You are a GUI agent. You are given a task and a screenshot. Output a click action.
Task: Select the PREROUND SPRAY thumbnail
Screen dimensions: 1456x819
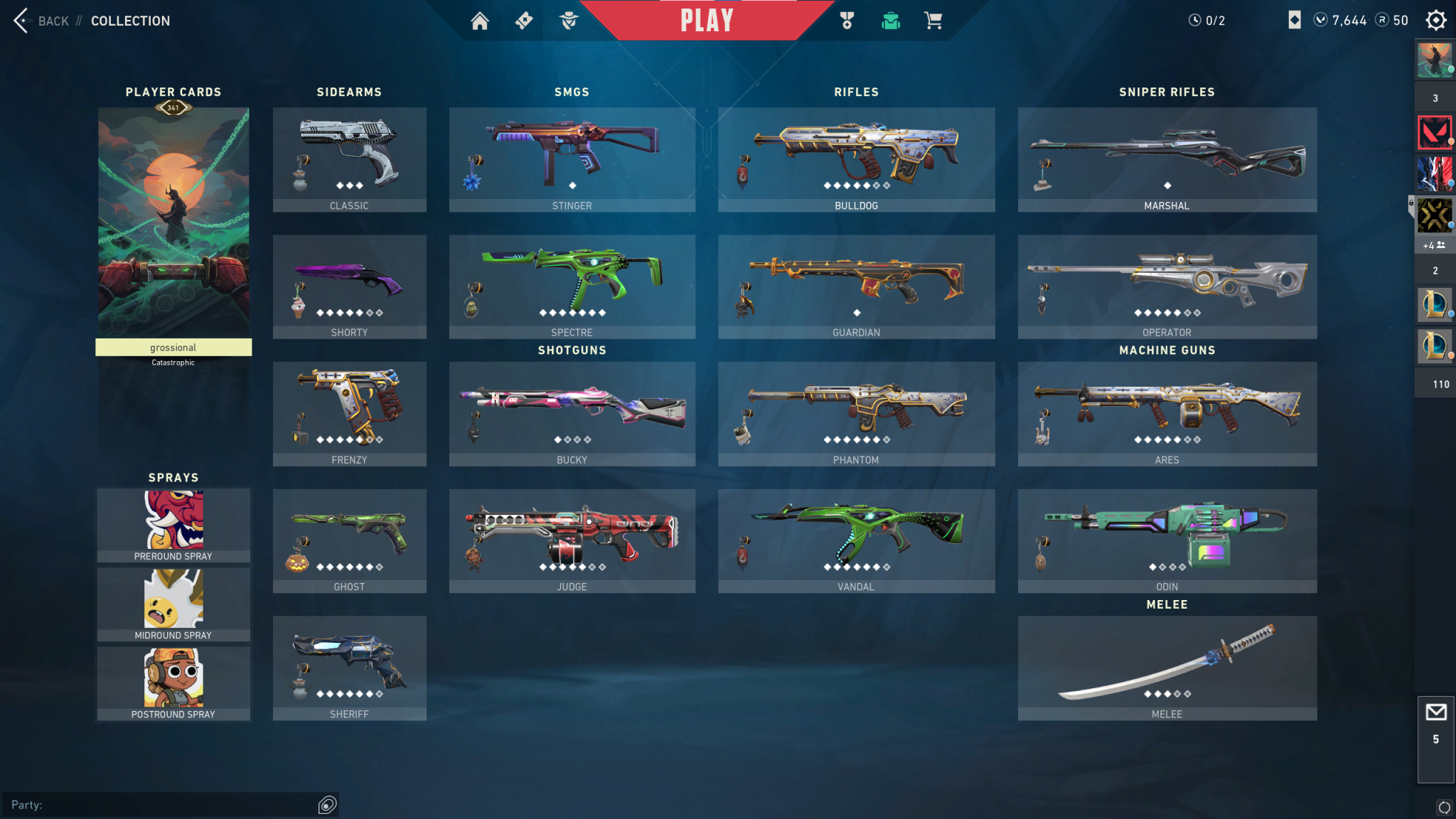(173, 524)
